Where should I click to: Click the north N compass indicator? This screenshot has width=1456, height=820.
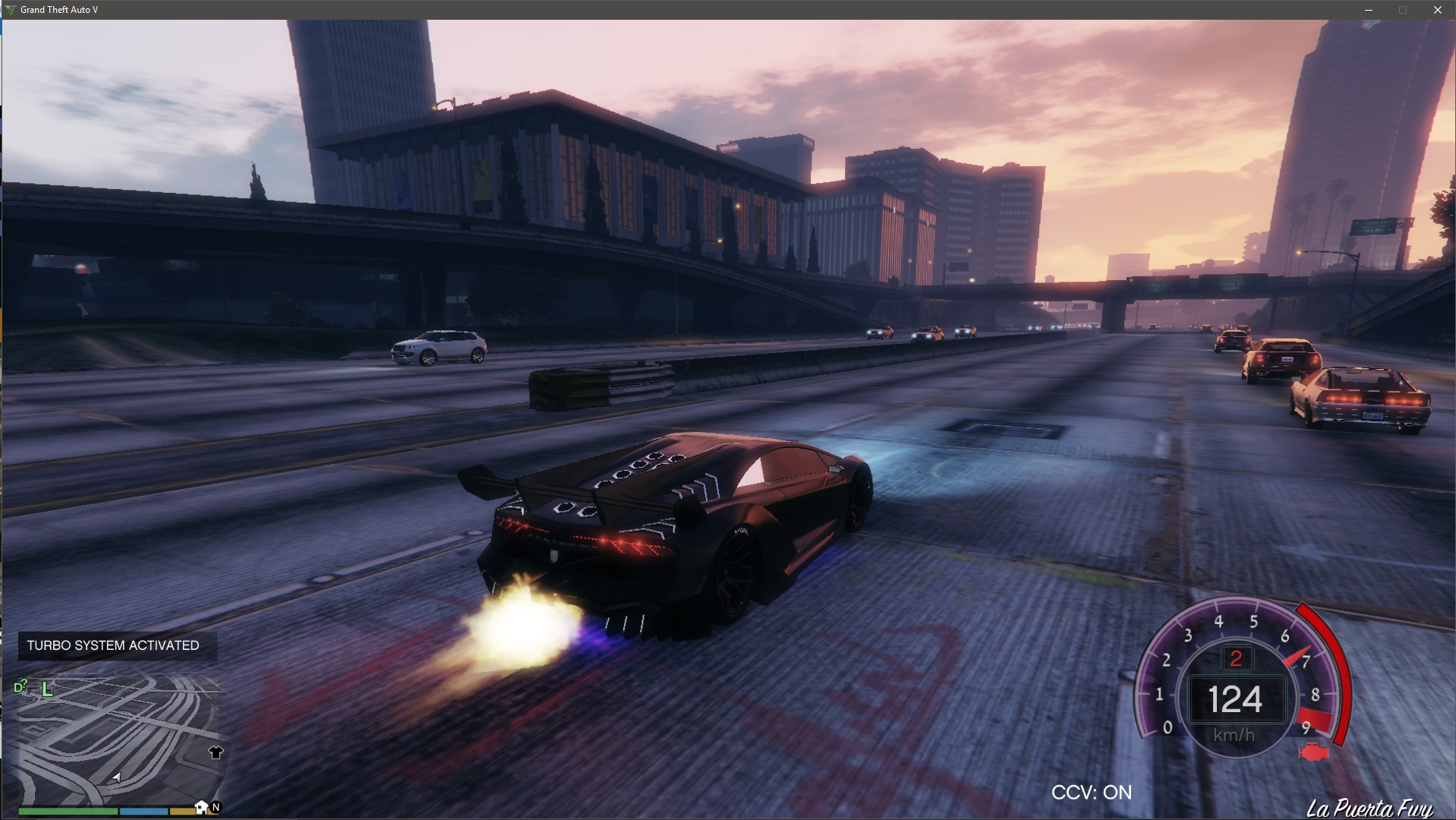(216, 807)
